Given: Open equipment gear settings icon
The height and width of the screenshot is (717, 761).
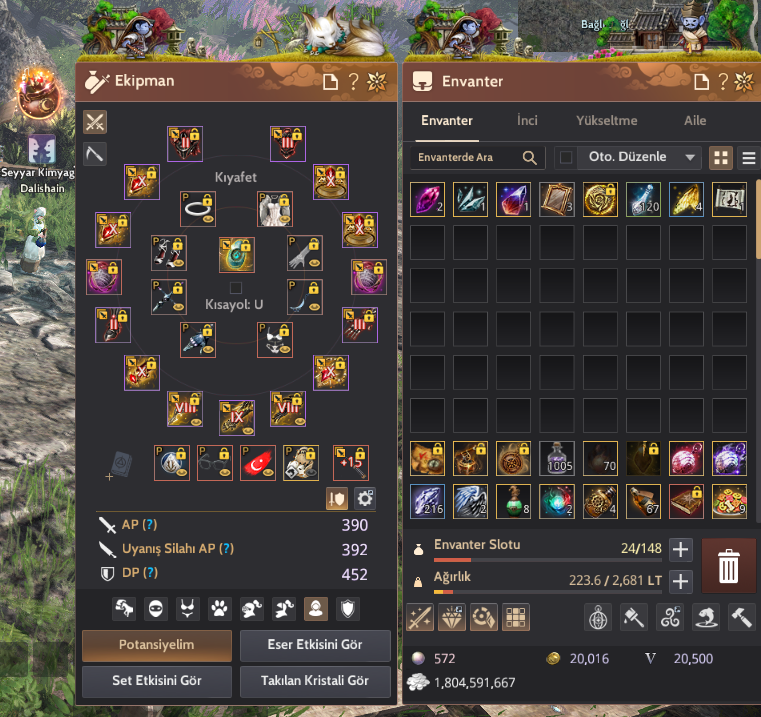Looking at the screenshot, I should click(365, 497).
